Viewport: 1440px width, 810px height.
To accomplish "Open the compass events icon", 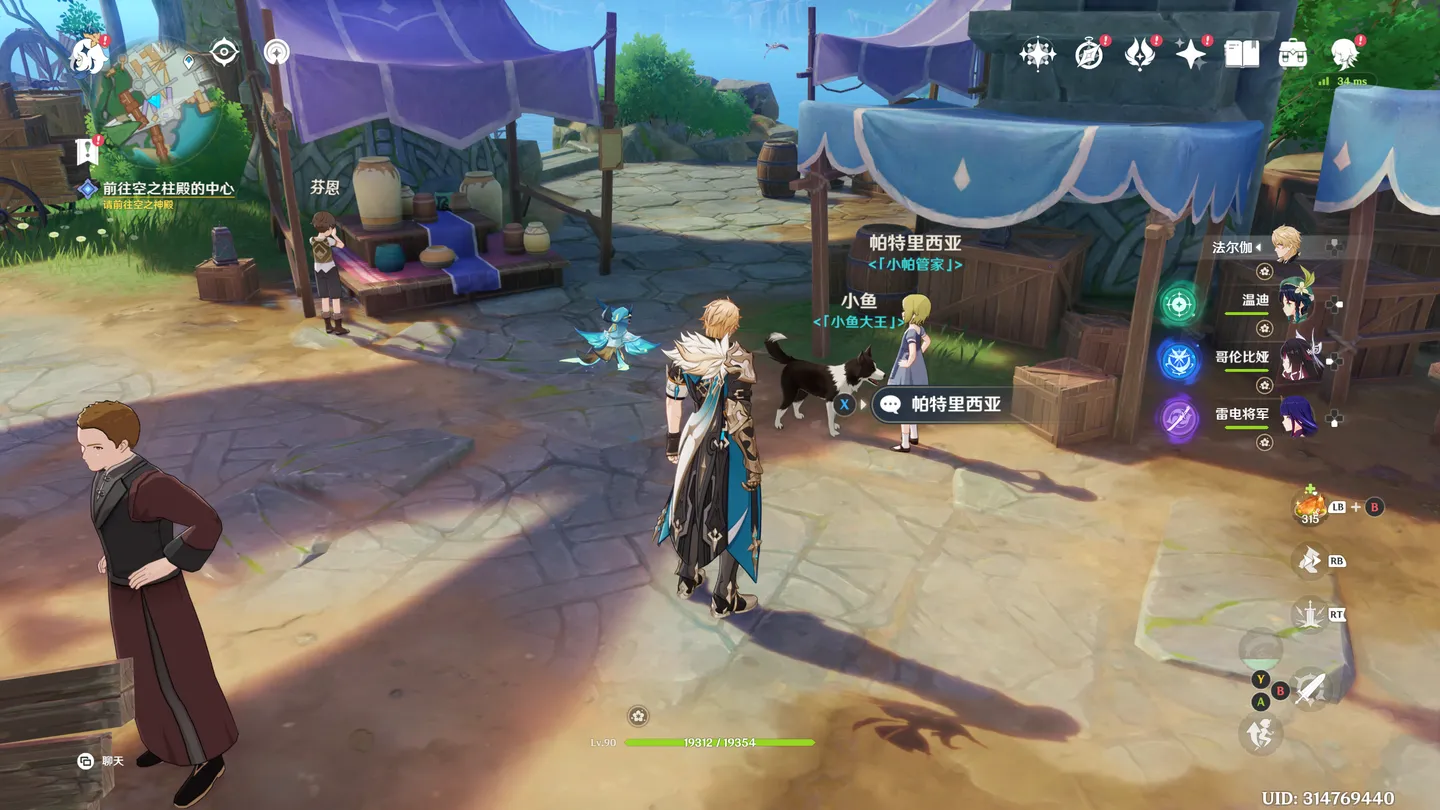I will coord(1089,54).
